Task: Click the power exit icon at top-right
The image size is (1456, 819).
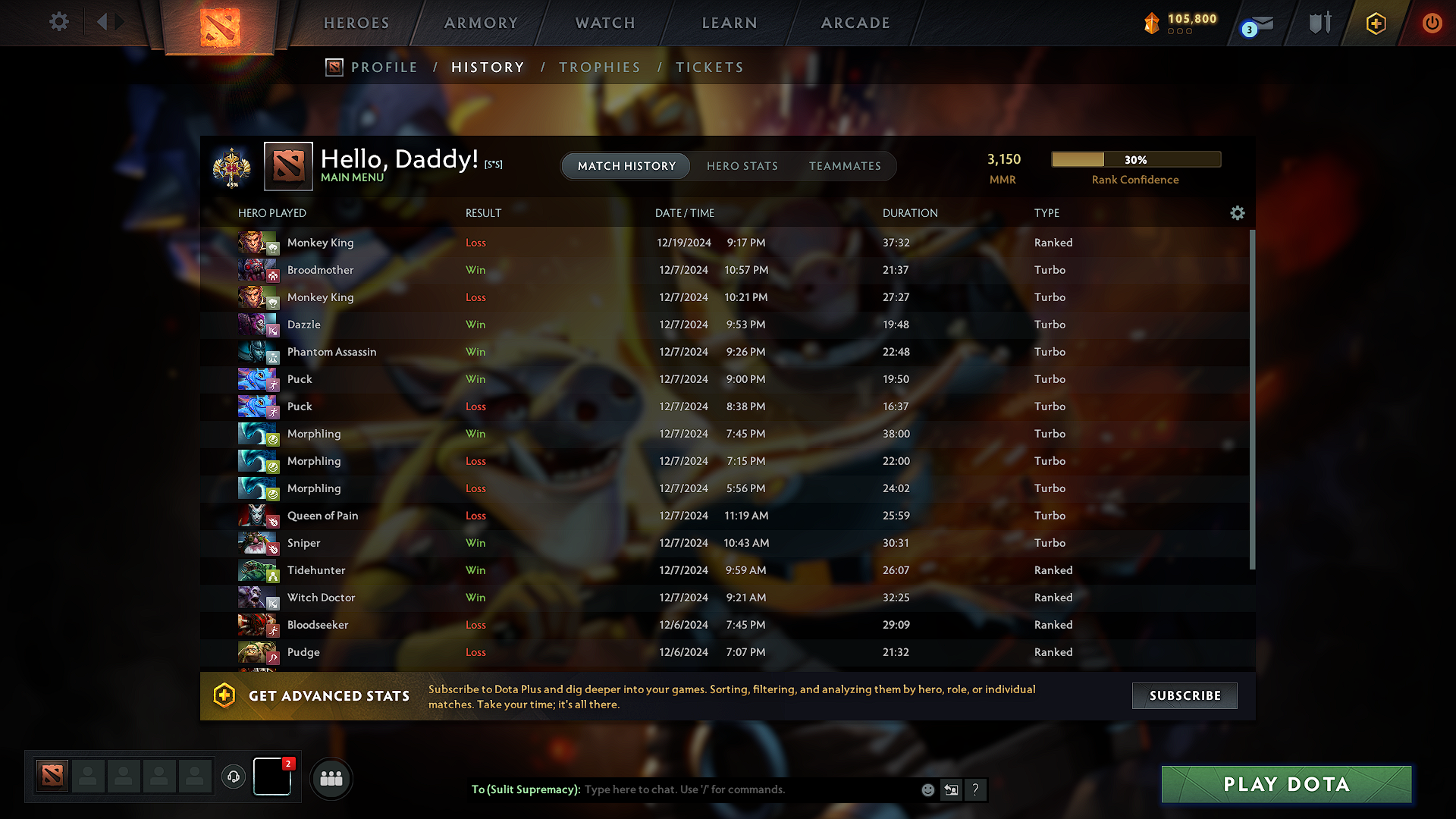Action: point(1432,22)
